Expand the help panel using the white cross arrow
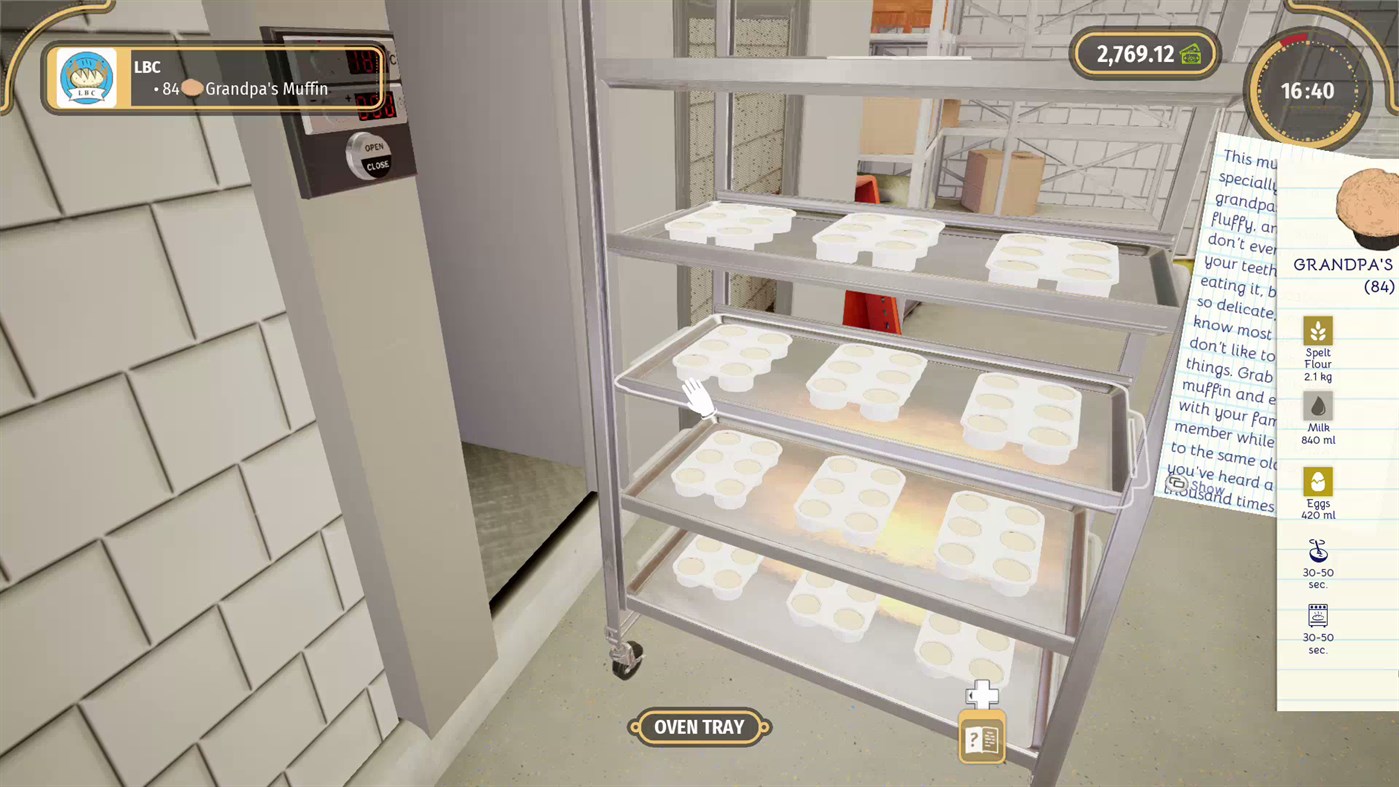The image size is (1399, 787). [x=982, y=694]
